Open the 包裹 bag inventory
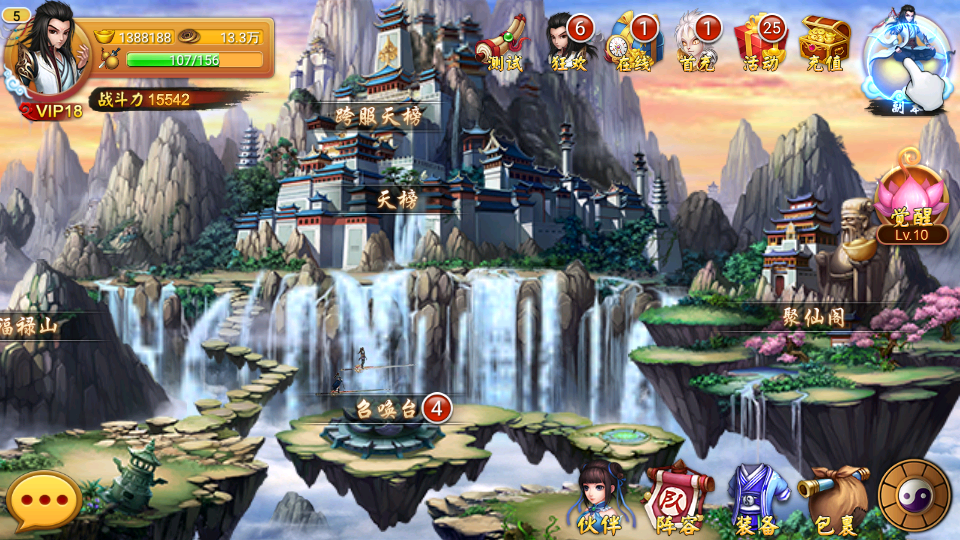Image resolution: width=960 pixels, height=540 pixels. (x=834, y=498)
